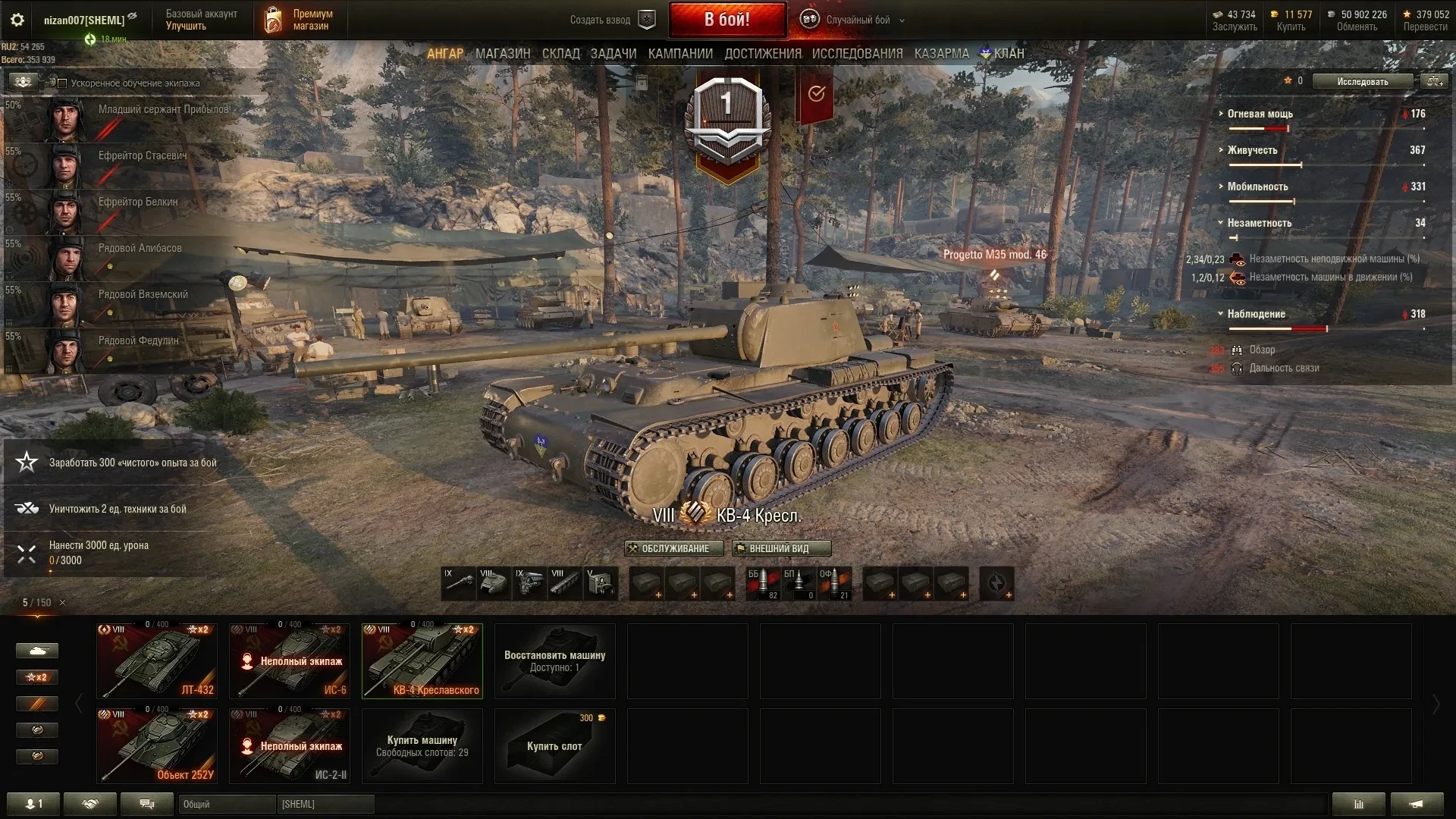Open the Премиум магазин
The width and height of the screenshot is (1456, 819).
(300, 20)
